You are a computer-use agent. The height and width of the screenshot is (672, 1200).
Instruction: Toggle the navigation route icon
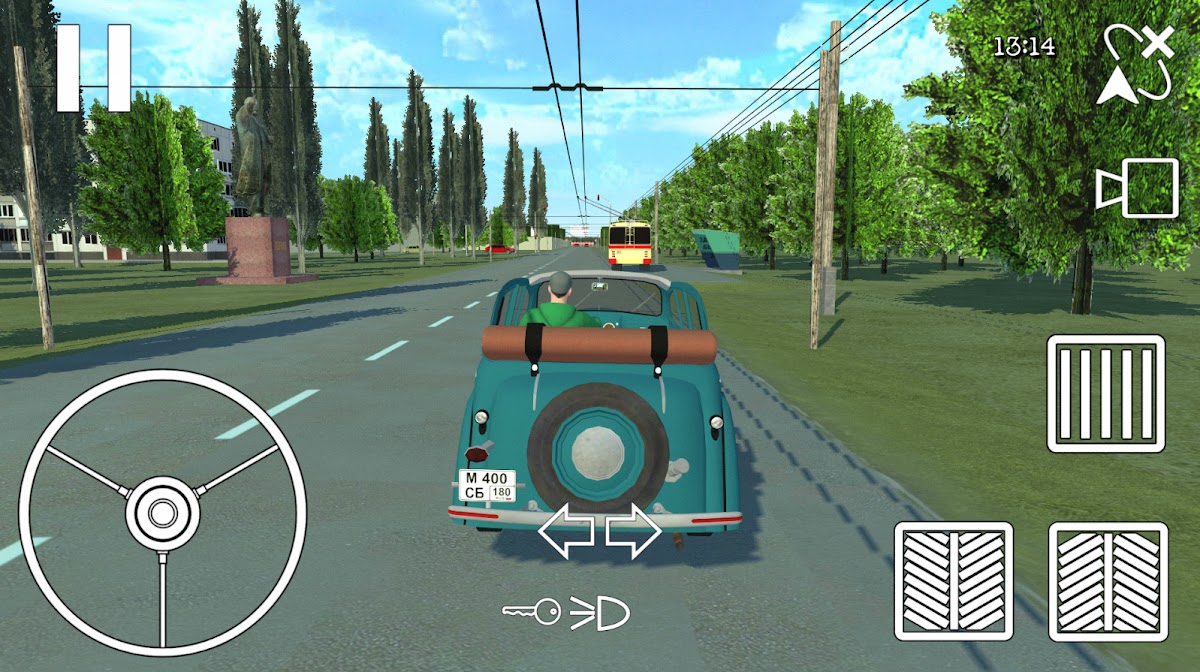(x=1137, y=65)
